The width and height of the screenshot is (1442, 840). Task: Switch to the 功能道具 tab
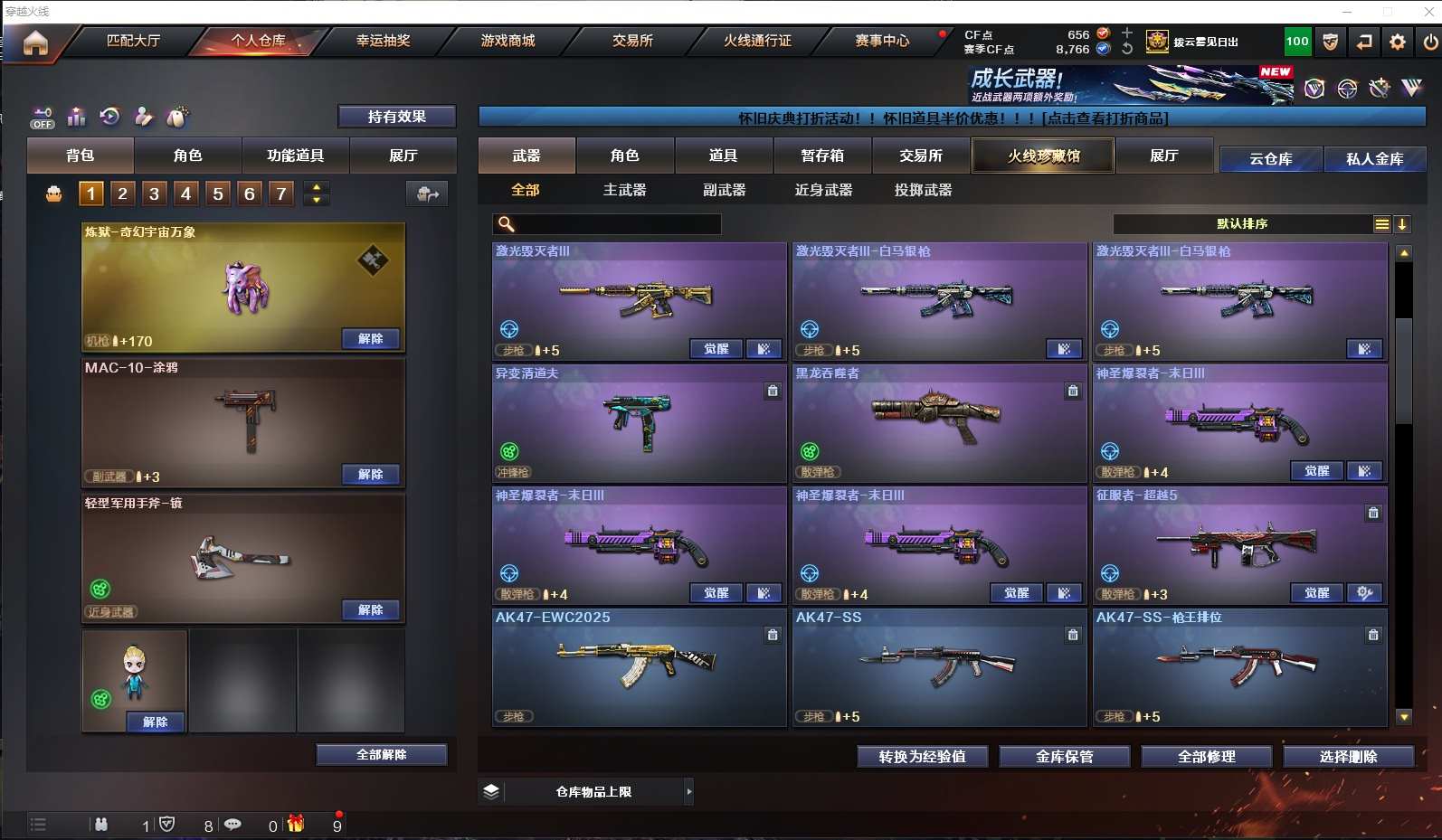click(295, 156)
